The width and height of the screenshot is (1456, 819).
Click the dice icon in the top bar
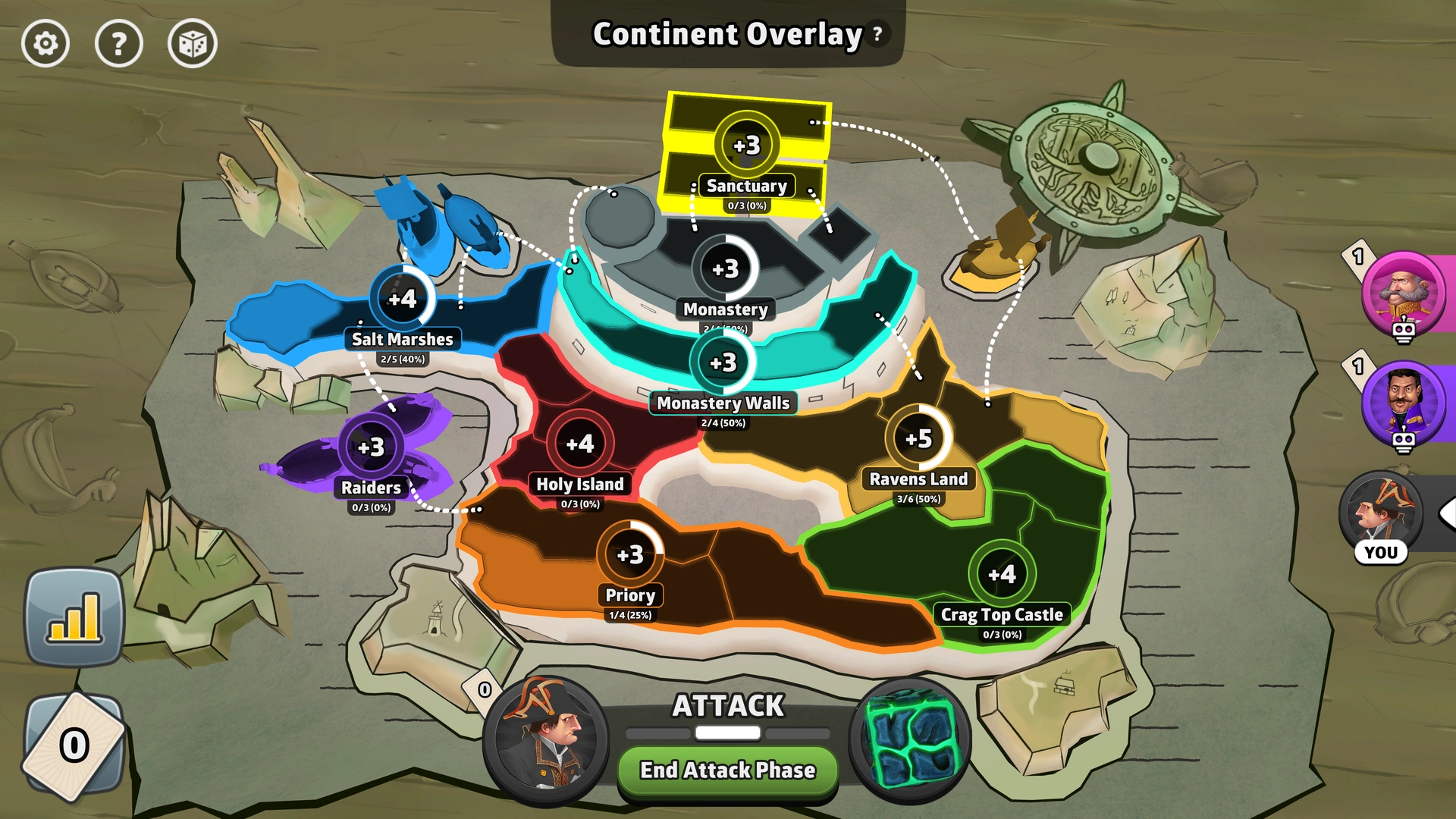tap(191, 43)
